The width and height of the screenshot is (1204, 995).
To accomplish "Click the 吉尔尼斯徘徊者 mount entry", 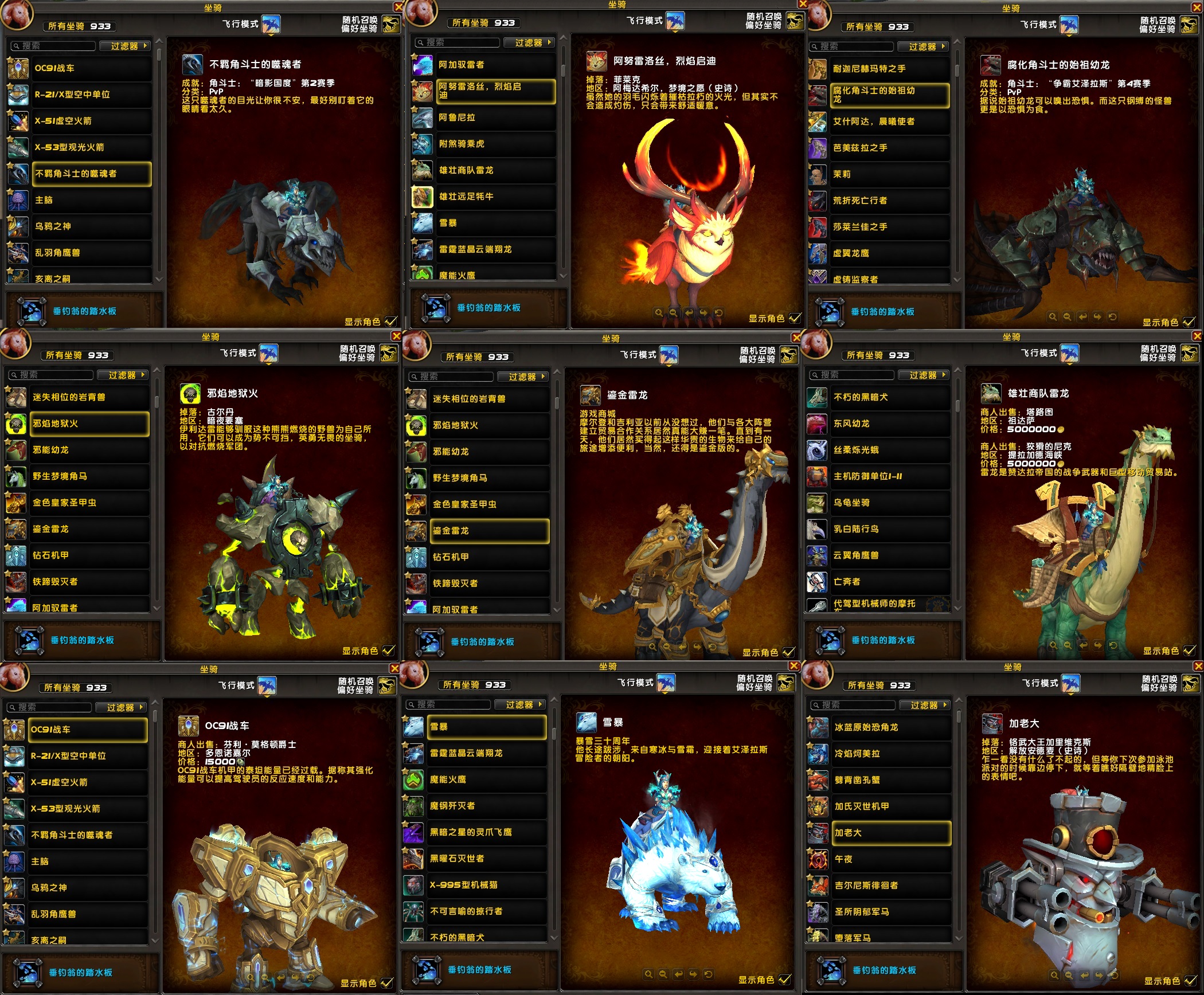I will pyautogui.click(x=892, y=886).
